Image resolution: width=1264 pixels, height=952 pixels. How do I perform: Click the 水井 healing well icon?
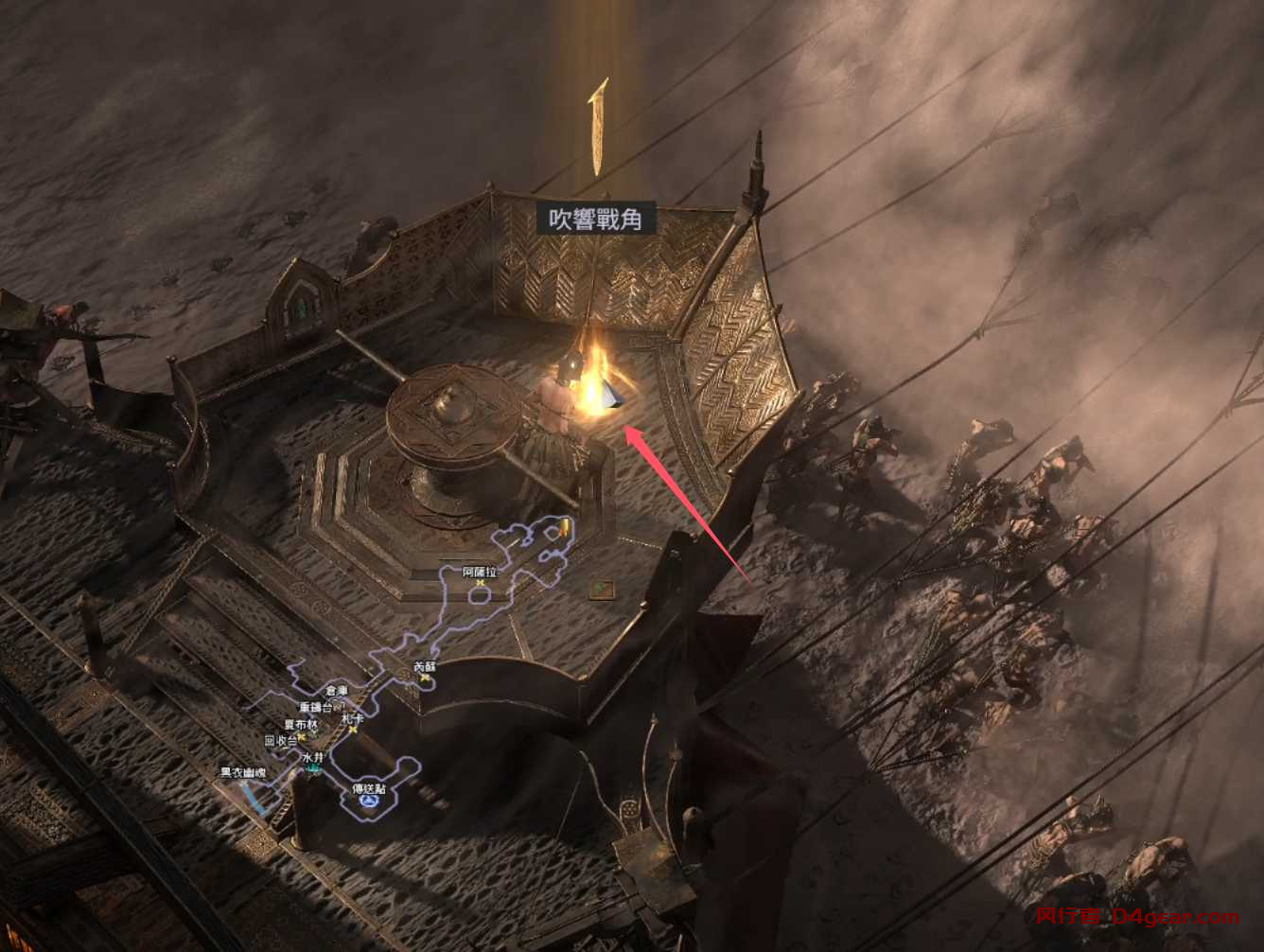tap(312, 767)
